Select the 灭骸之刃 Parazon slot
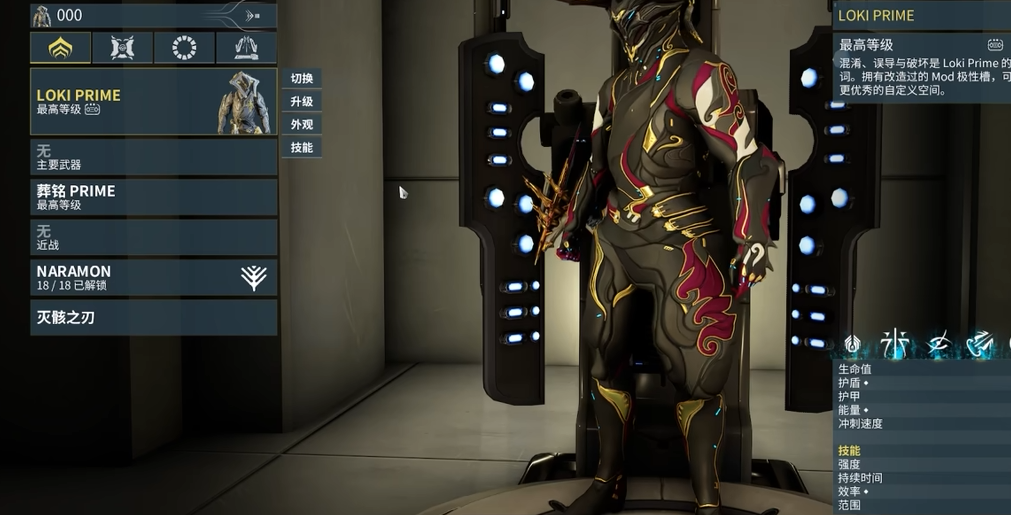Viewport: 1011px width, 515px height. (153, 317)
